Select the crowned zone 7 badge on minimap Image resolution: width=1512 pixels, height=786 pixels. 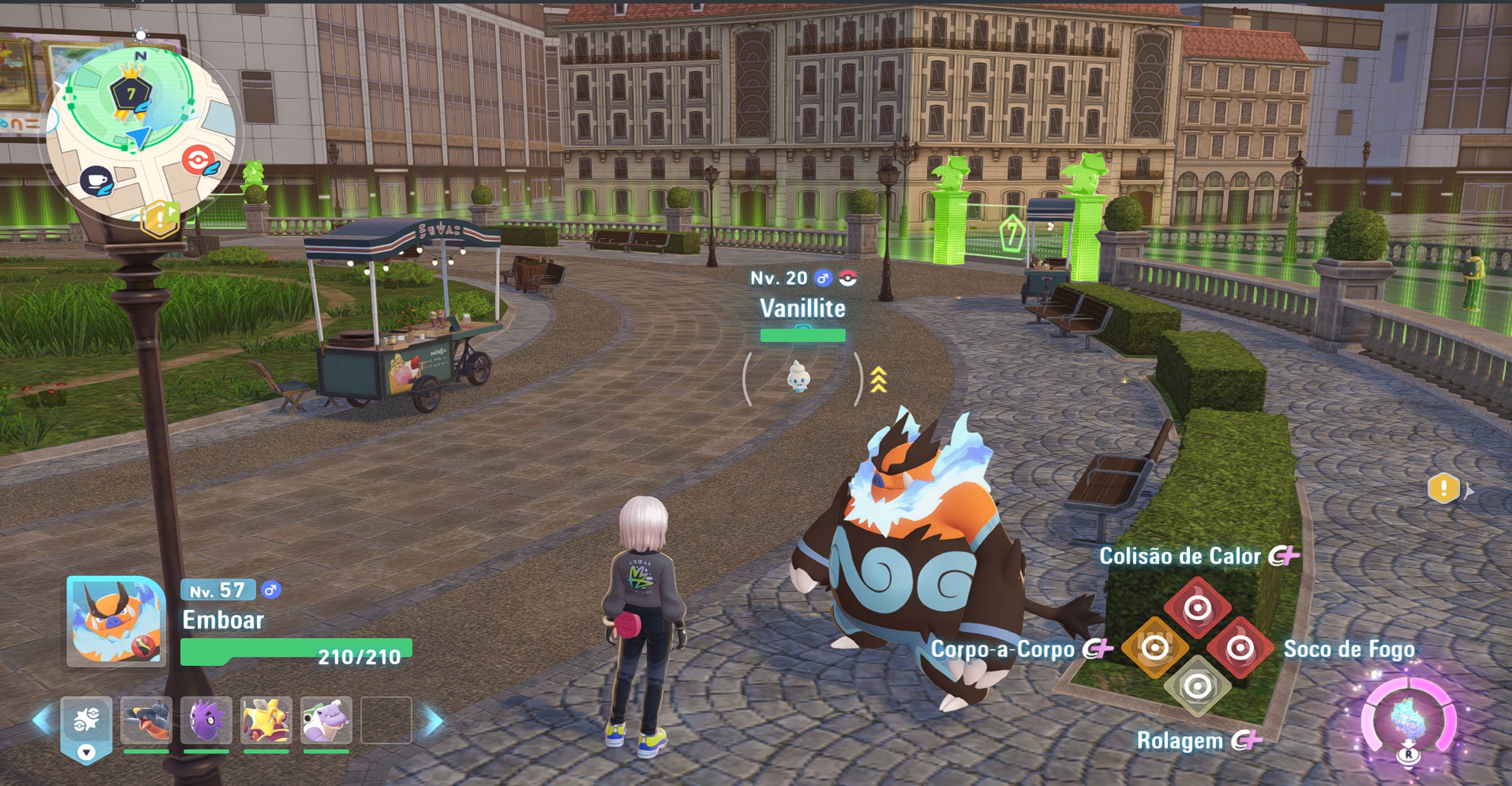[130, 92]
